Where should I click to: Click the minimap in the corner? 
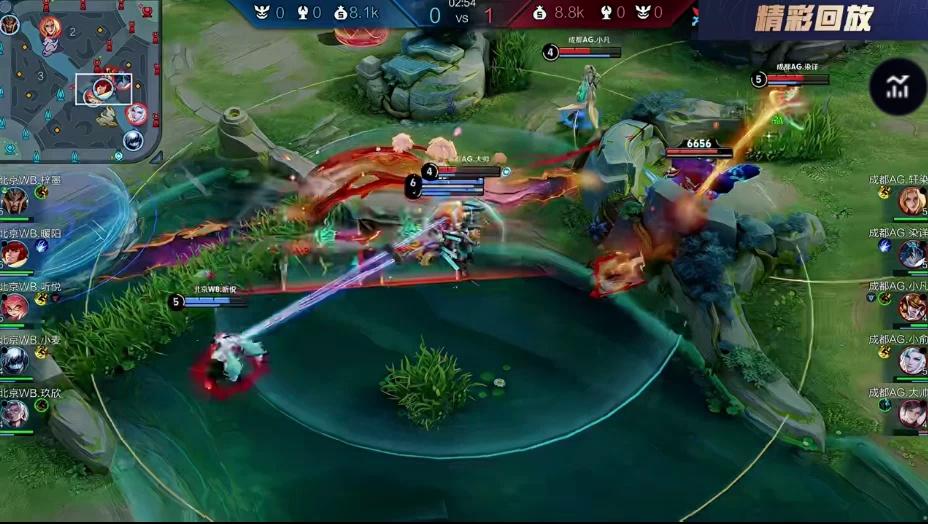80,80
